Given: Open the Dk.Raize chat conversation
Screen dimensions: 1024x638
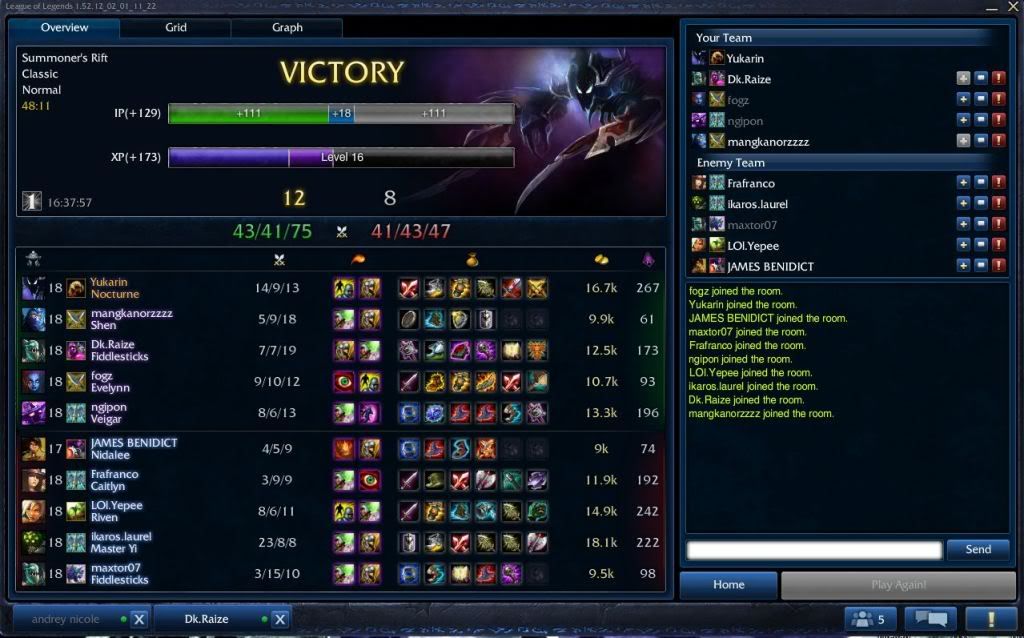Looking at the screenshot, I should pyautogui.click(x=207, y=619).
